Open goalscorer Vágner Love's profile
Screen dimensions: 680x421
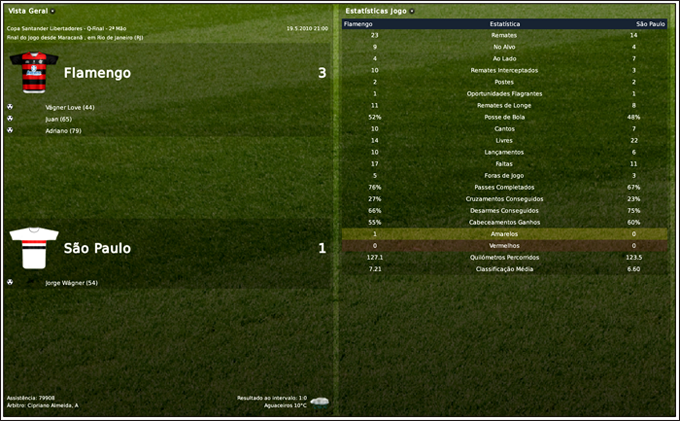click(70, 107)
